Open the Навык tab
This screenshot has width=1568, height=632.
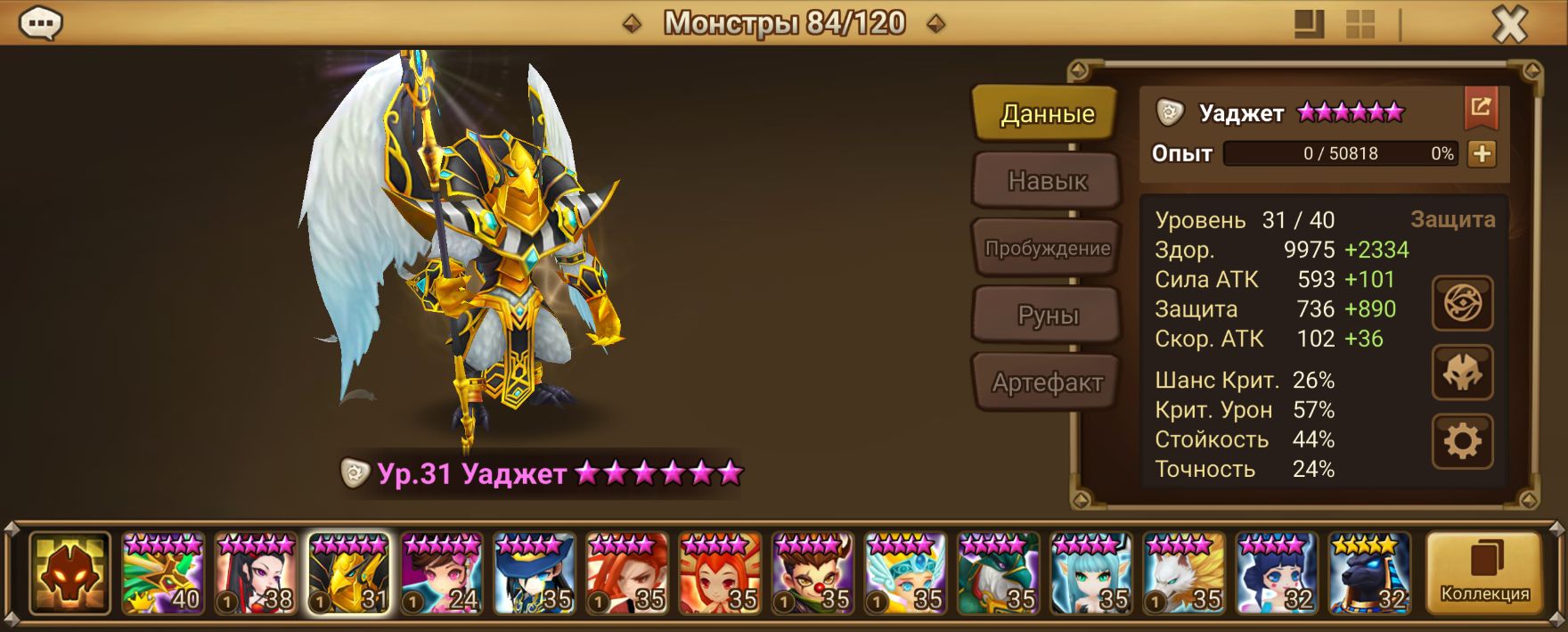coord(1047,181)
